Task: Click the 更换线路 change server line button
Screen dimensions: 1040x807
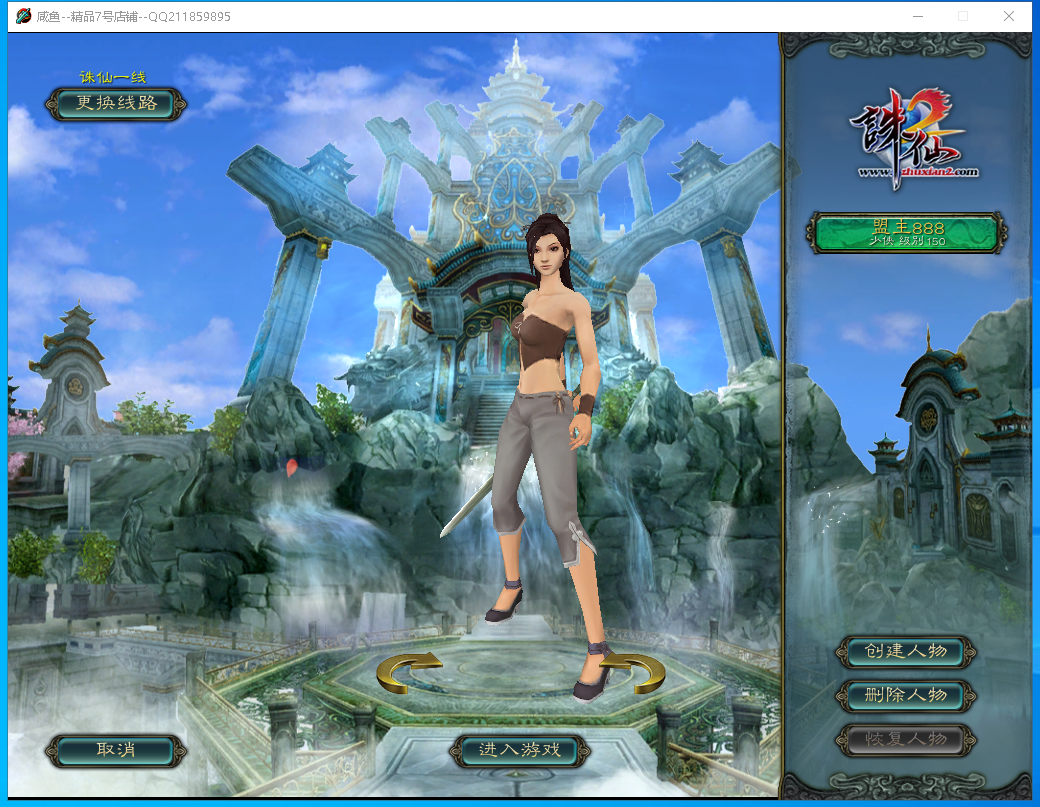Action: pos(116,104)
